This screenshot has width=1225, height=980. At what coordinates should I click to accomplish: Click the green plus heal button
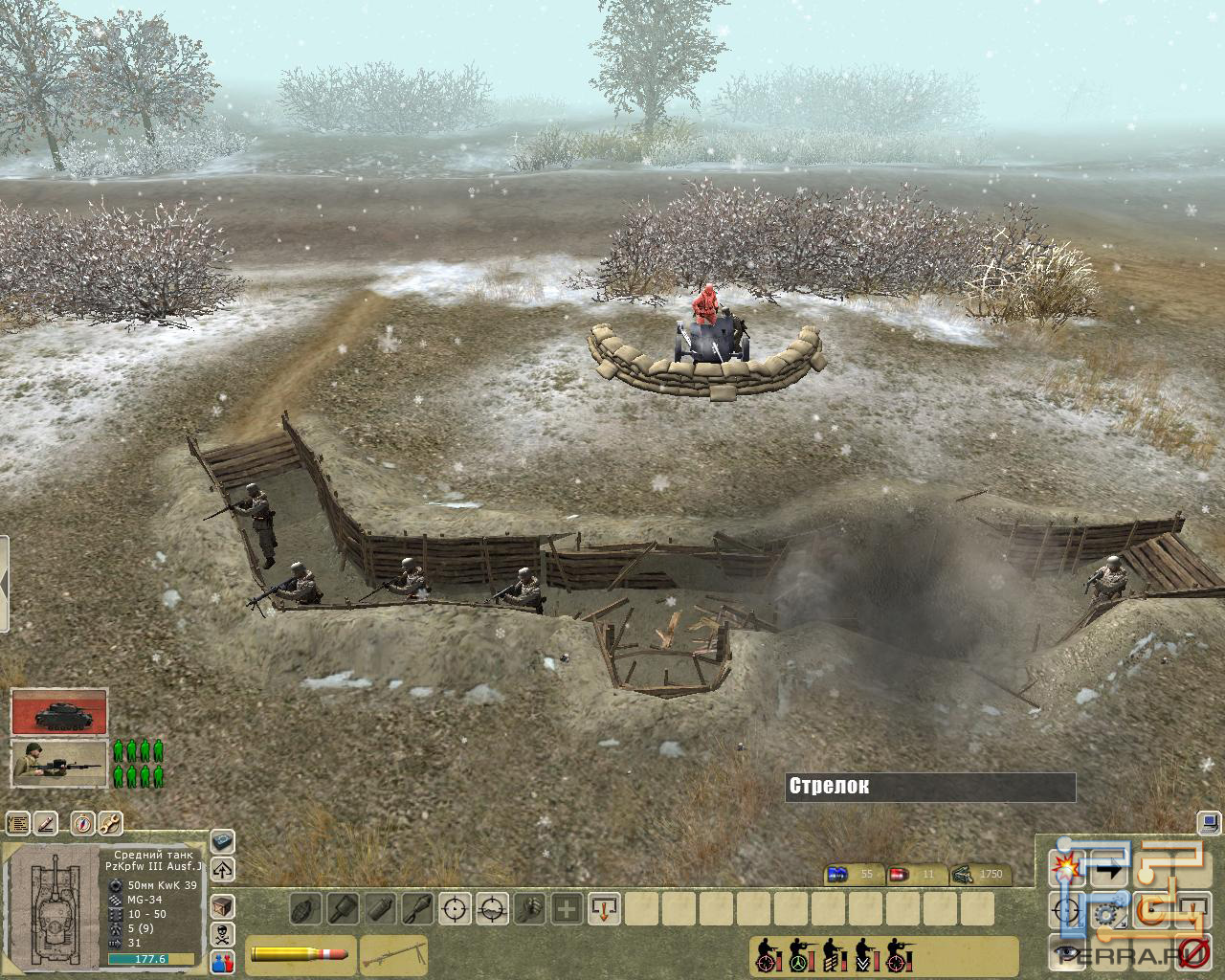tap(567, 907)
